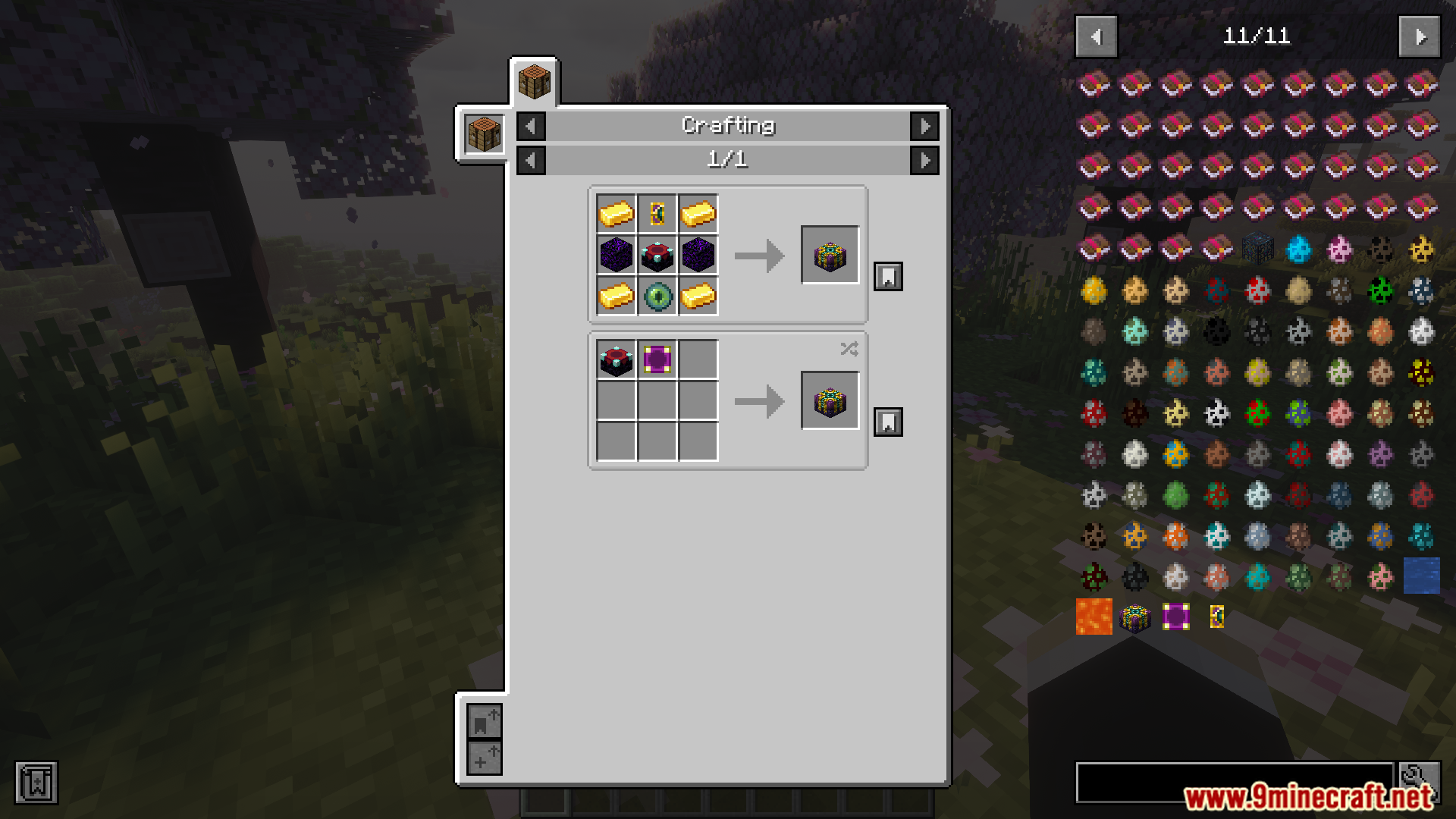Screen dimensions: 1456x819
Task: Toggle the craftable filter plus button
Action: 485,757
